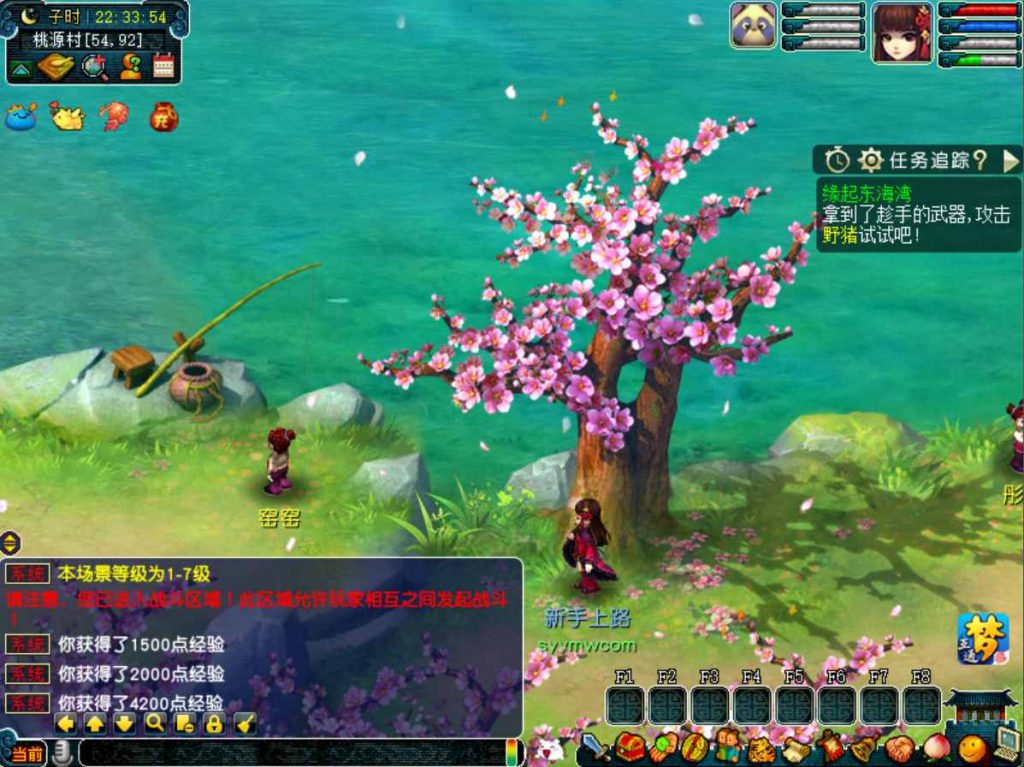Clear chat with the broom button
Image resolution: width=1024 pixels, height=767 pixels.
pyautogui.click(x=245, y=723)
